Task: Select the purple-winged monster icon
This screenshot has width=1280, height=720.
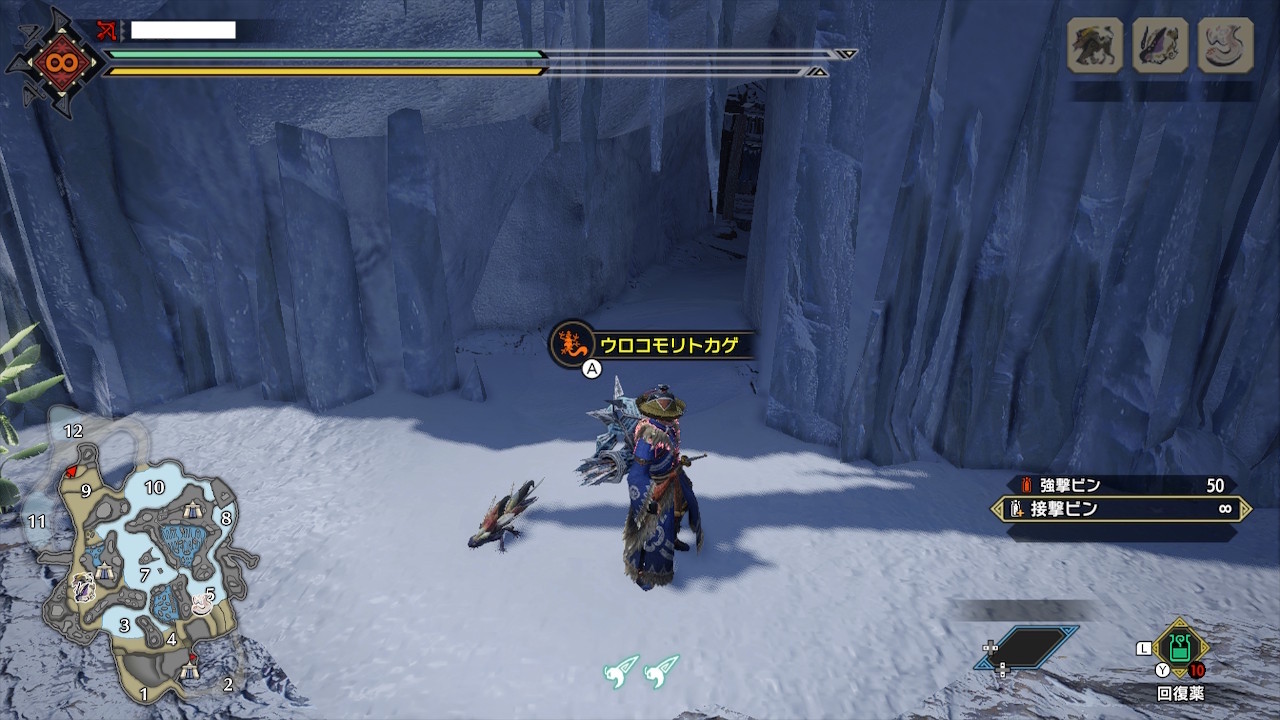Action: (x=1160, y=45)
